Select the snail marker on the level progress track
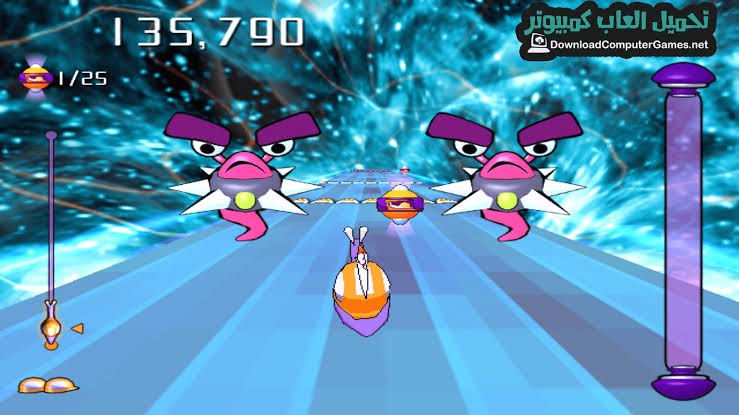Viewport: 739px width, 415px height. click(50, 325)
